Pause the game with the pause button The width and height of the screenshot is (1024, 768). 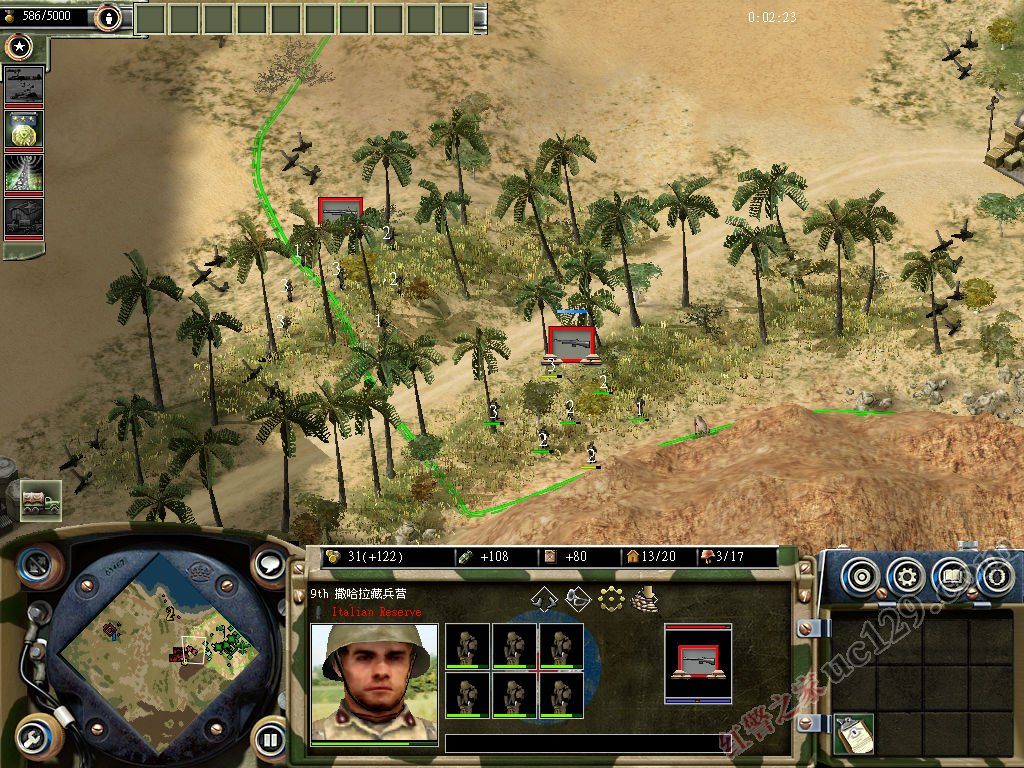(270, 741)
